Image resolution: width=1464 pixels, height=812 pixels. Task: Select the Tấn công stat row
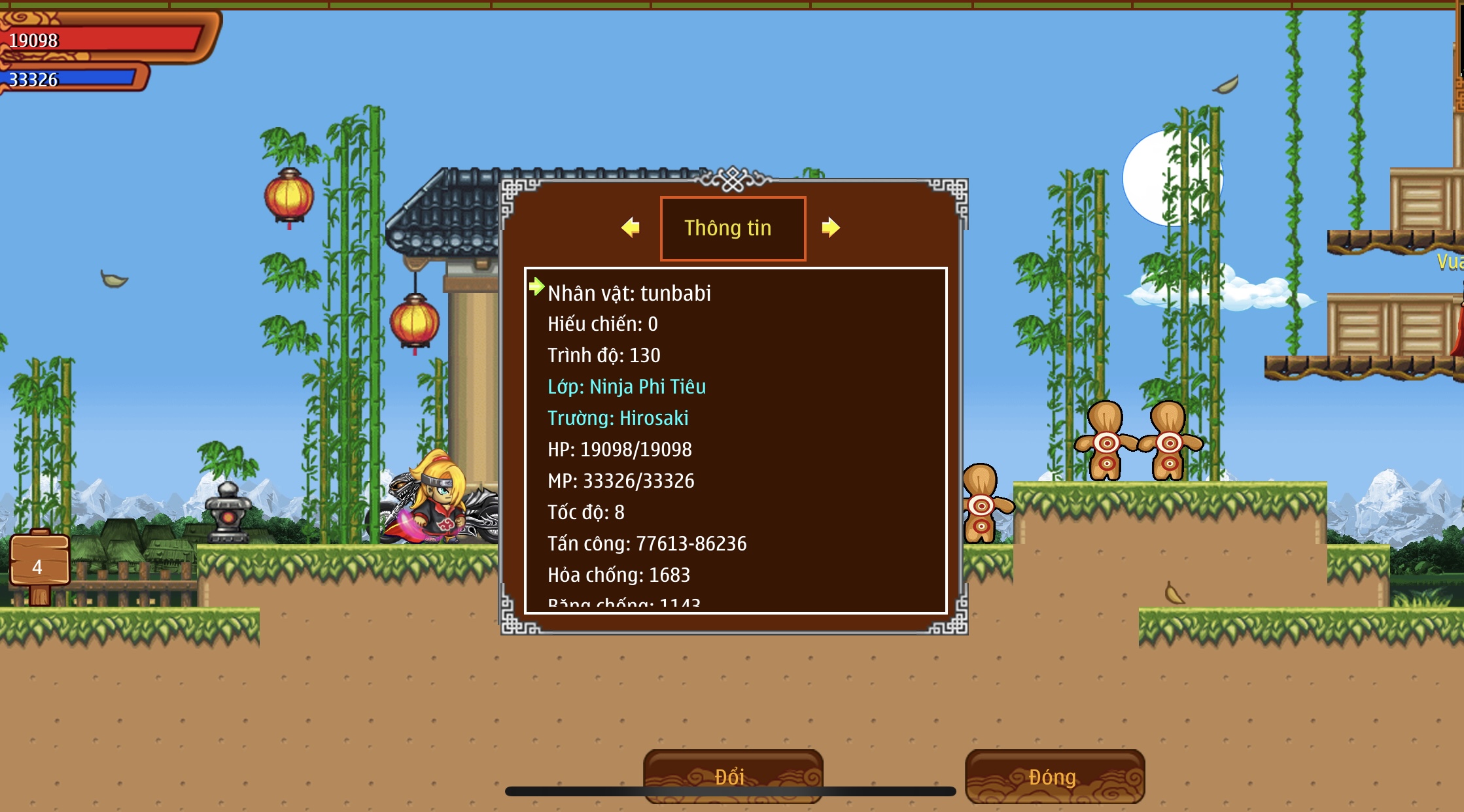(x=646, y=543)
